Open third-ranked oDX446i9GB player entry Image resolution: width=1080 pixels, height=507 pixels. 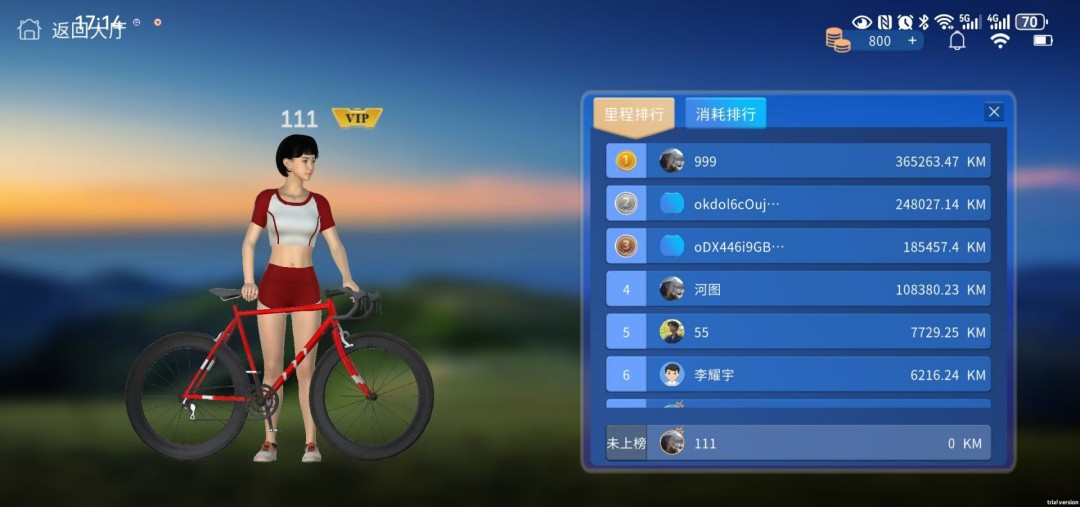click(798, 246)
